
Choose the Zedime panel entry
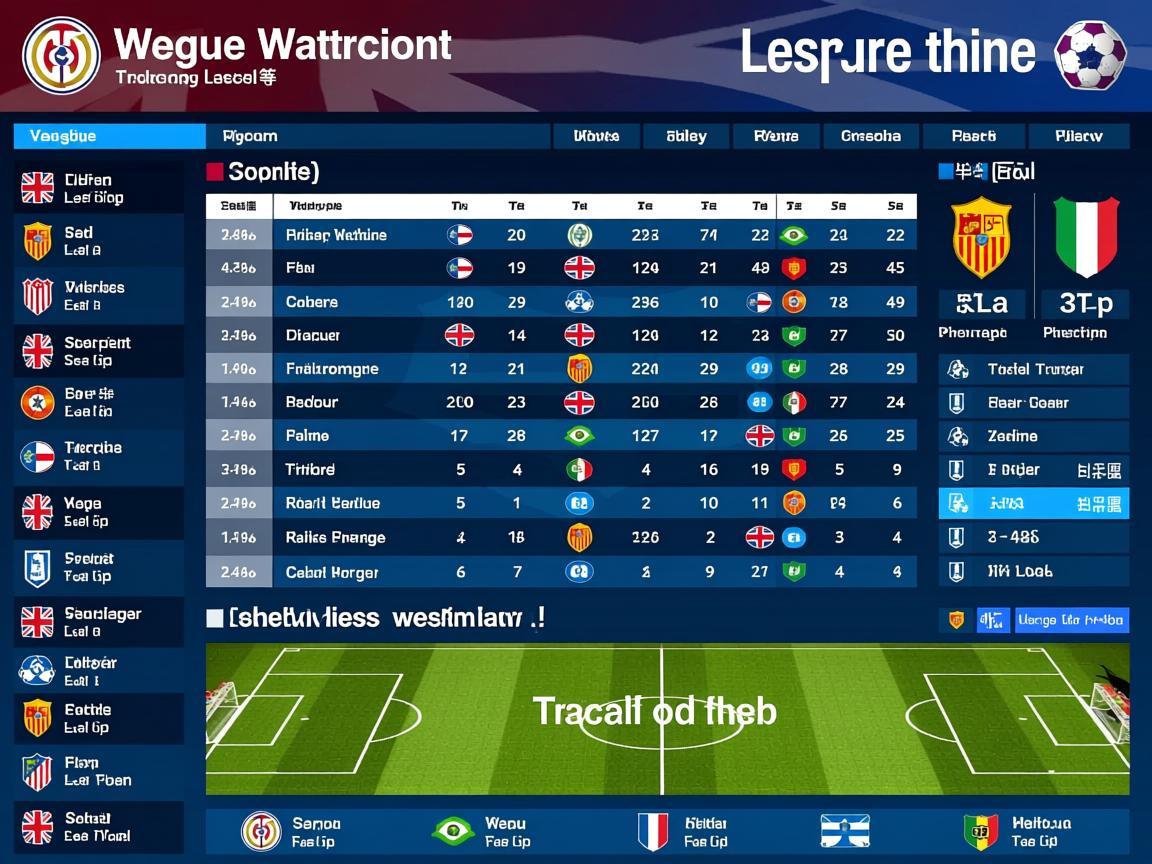tap(1034, 436)
